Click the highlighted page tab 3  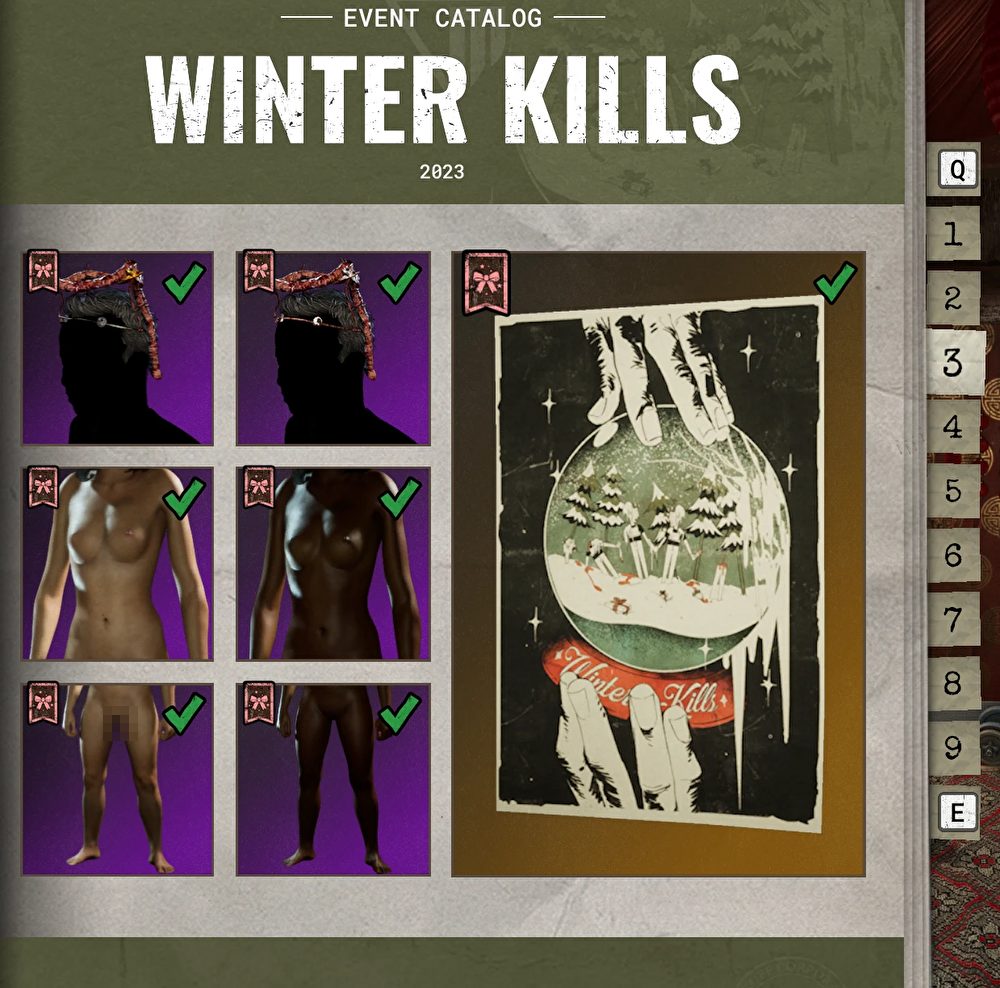953,362
